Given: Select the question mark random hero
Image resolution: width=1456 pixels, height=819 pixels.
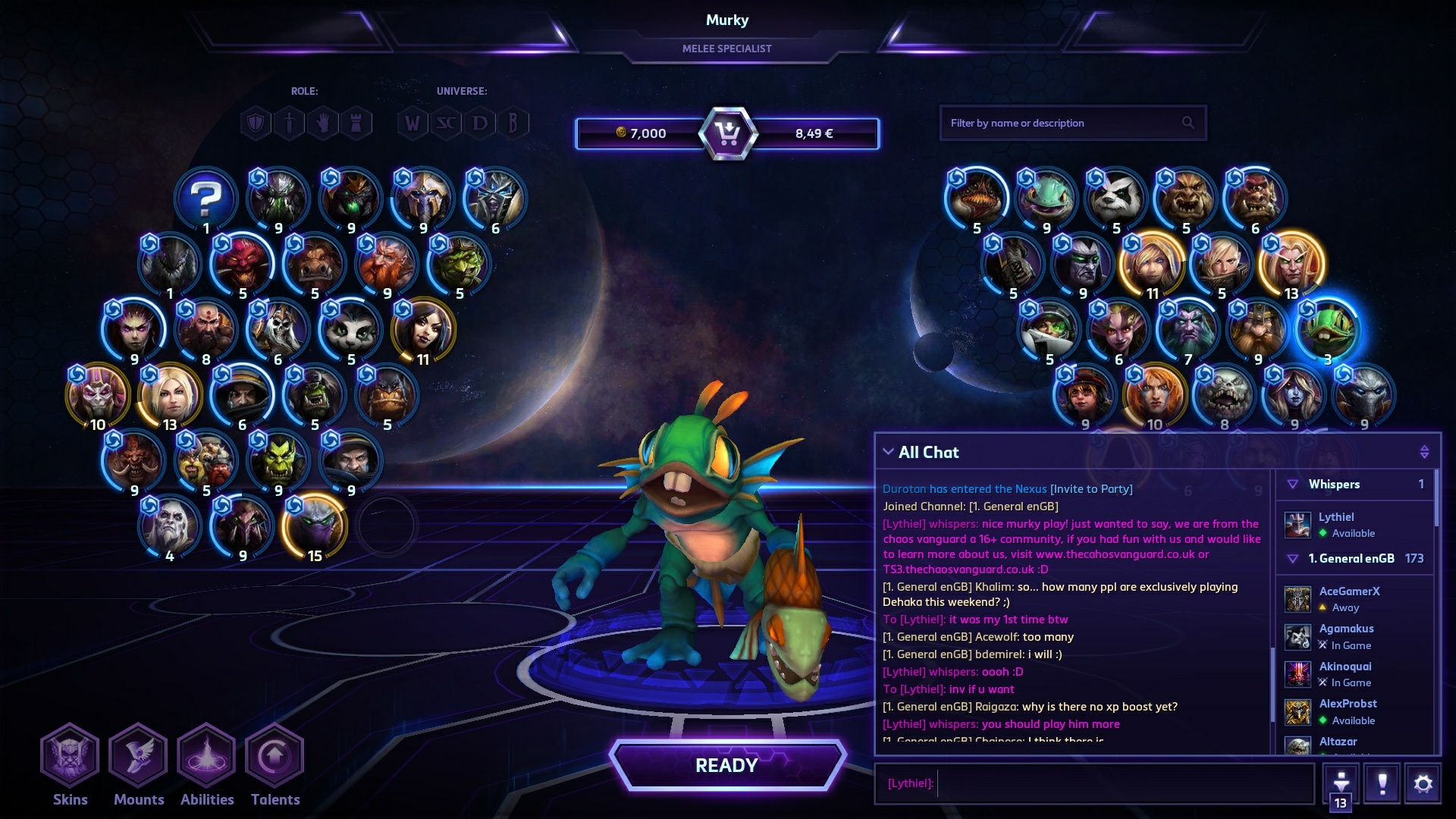Looking at the screenshot, I should pos(206,199).
